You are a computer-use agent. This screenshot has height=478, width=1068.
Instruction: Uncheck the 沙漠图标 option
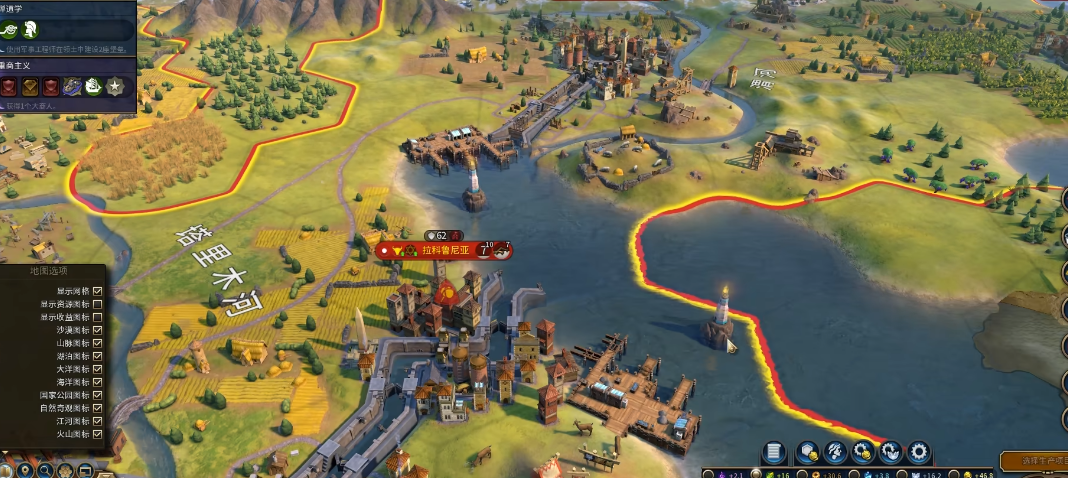97,330
